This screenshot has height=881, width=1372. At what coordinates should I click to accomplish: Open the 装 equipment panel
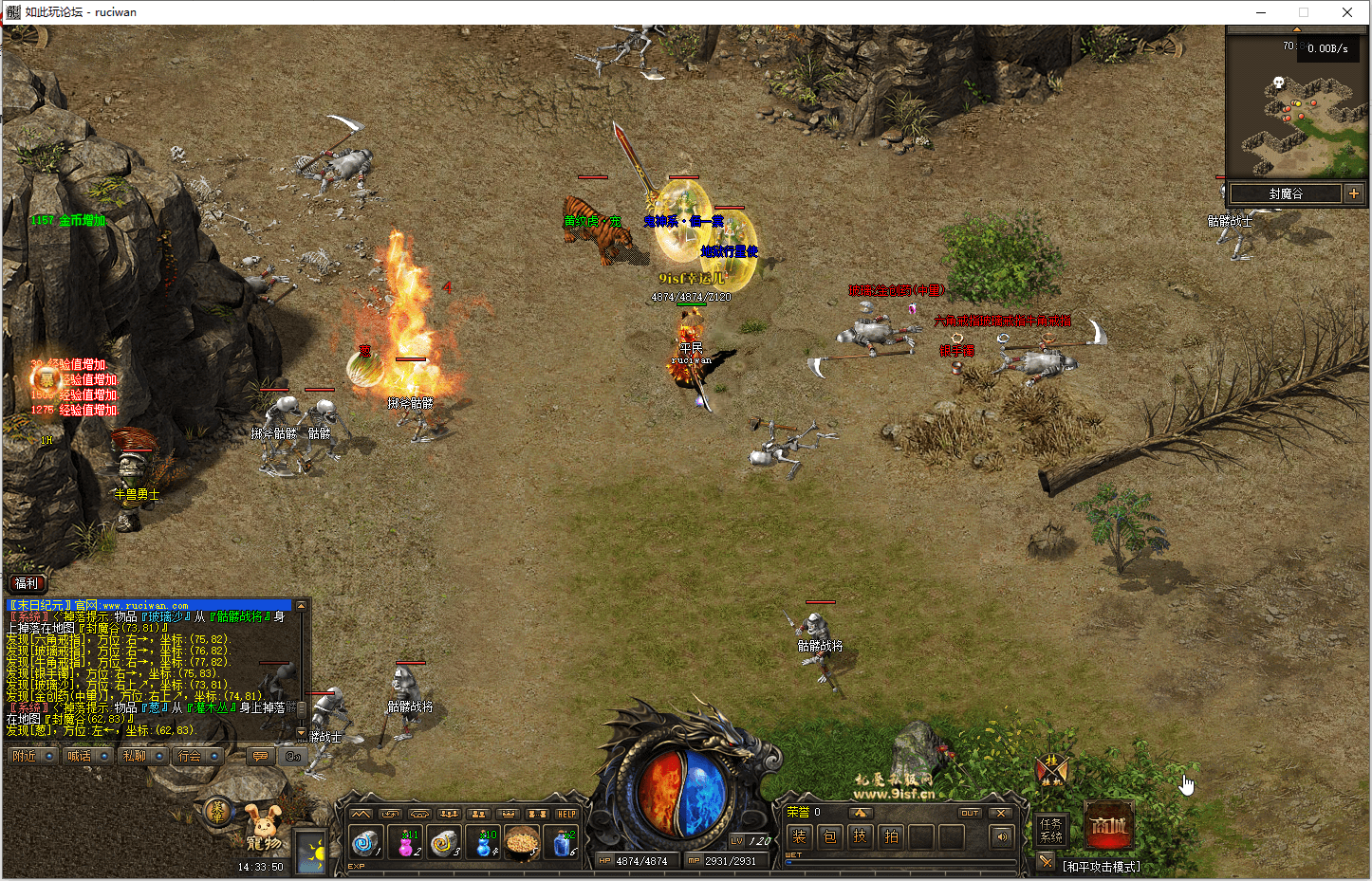tap(799, 836)
